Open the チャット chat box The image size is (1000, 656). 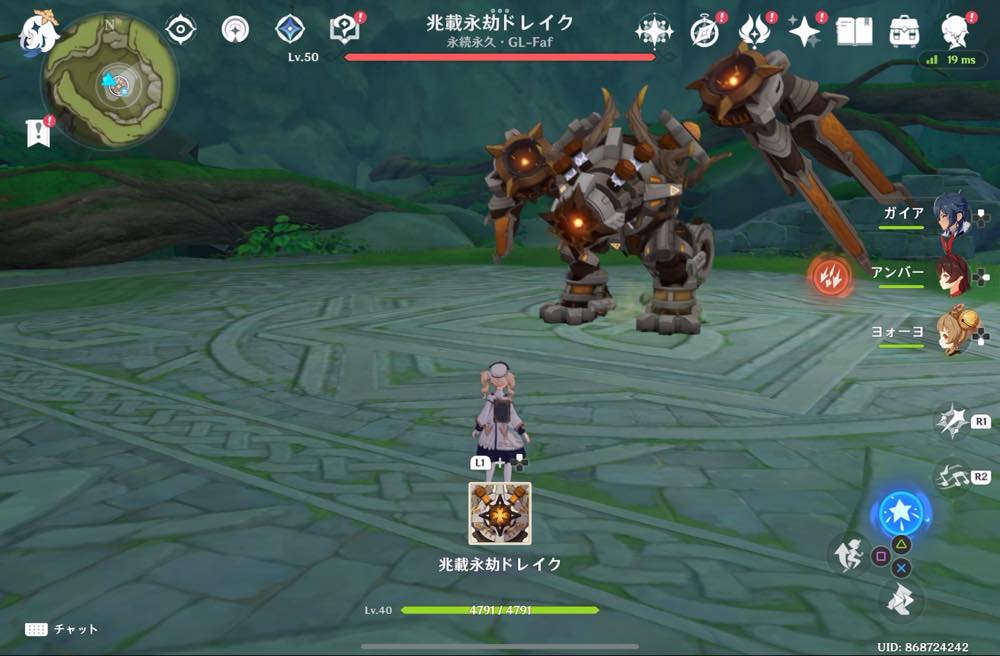pos(62,629)
